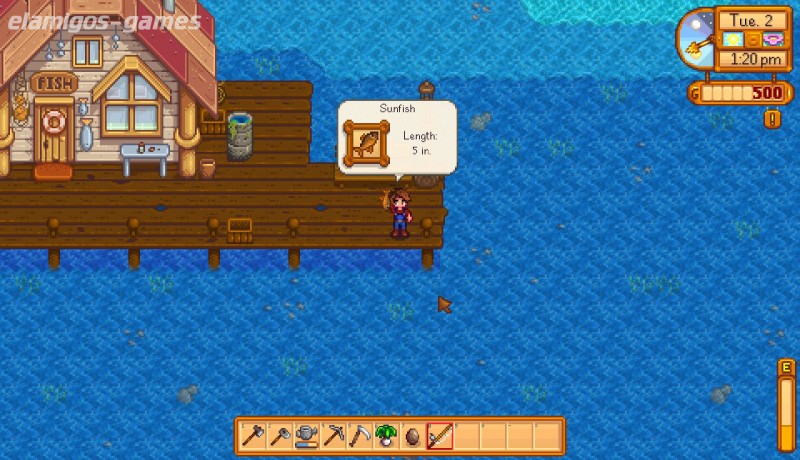Select the scythe slot
Viewport: 800px width, 460px height.
(x=360, y=436)
